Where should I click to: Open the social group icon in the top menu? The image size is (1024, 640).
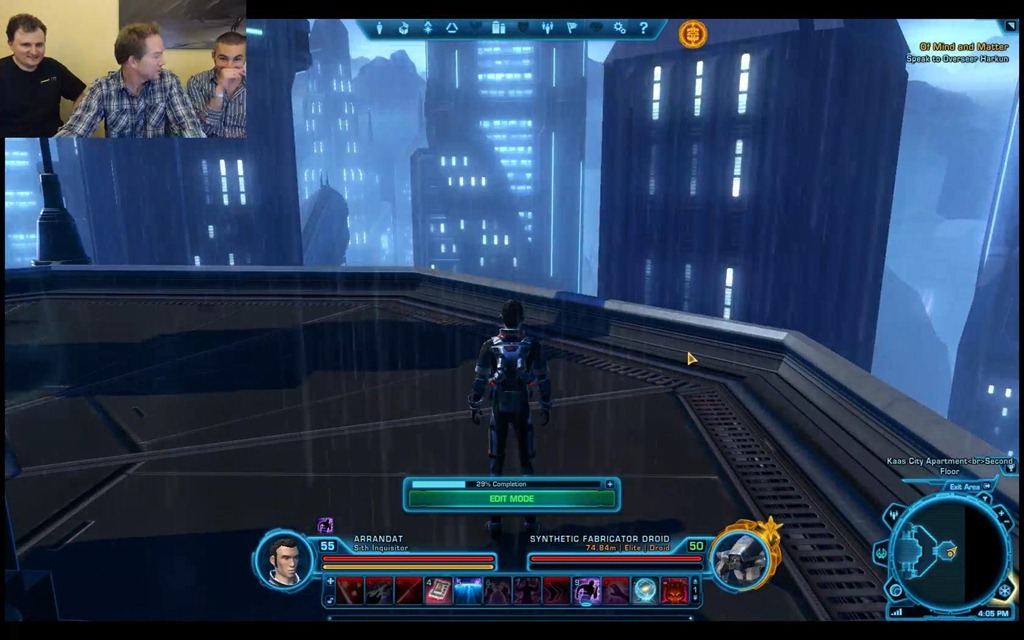[548, 28]
